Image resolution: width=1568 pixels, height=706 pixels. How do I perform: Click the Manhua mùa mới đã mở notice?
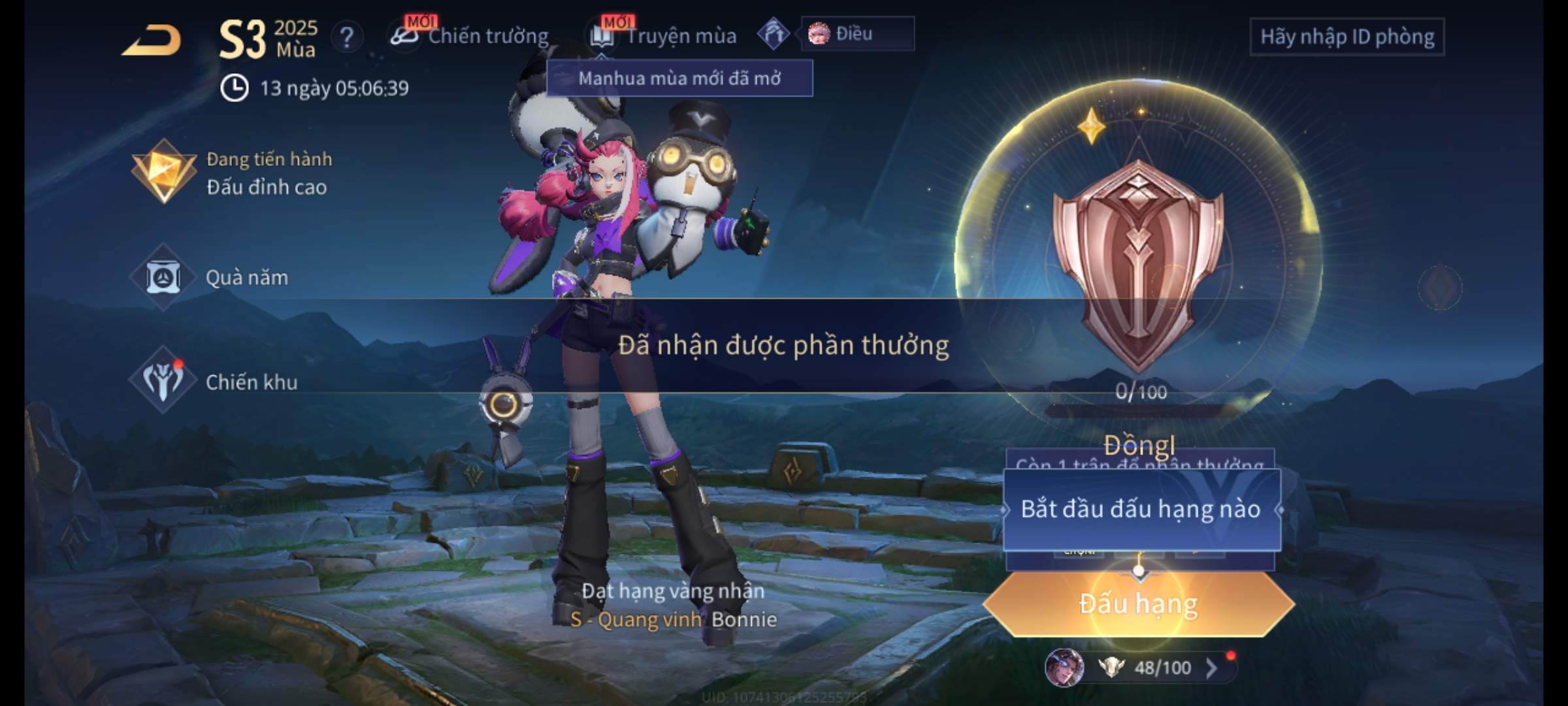(x=679, y=78)
